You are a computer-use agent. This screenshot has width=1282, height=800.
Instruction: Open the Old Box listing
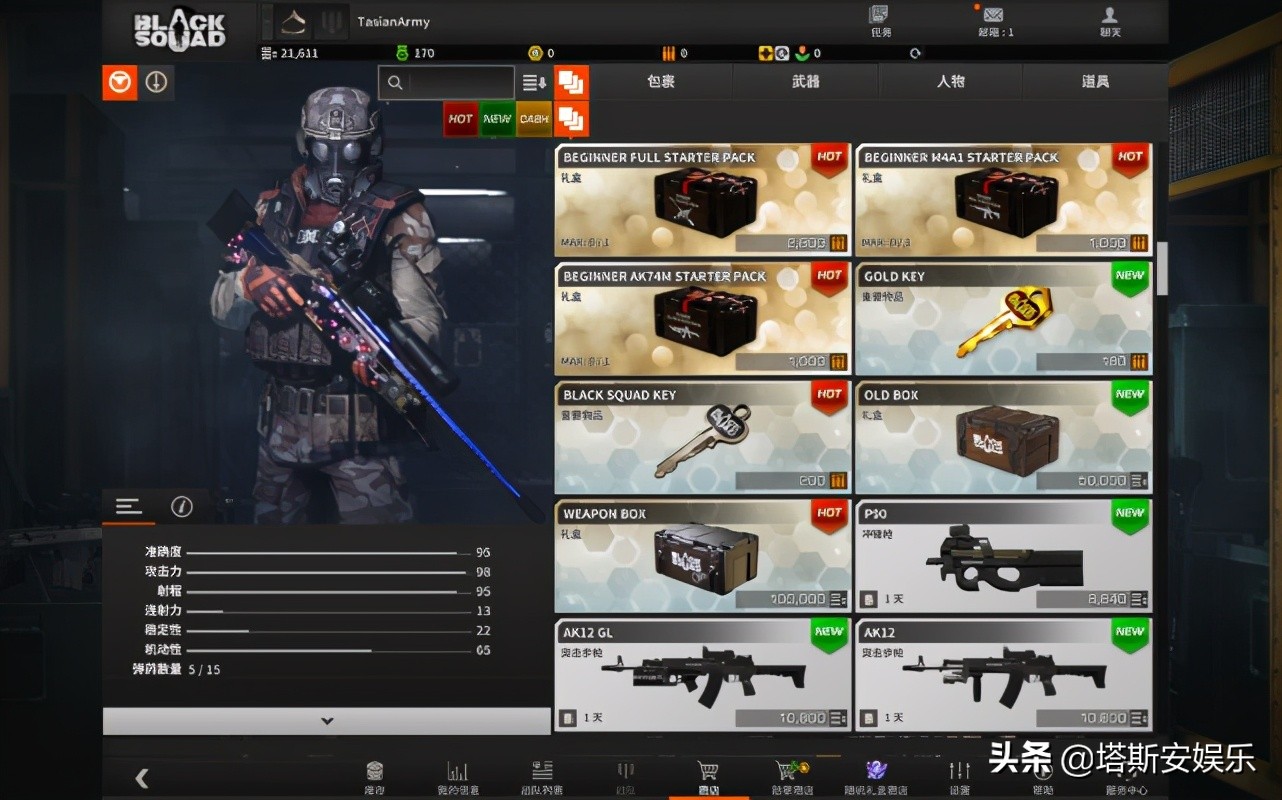click(x=1003, y=438)
